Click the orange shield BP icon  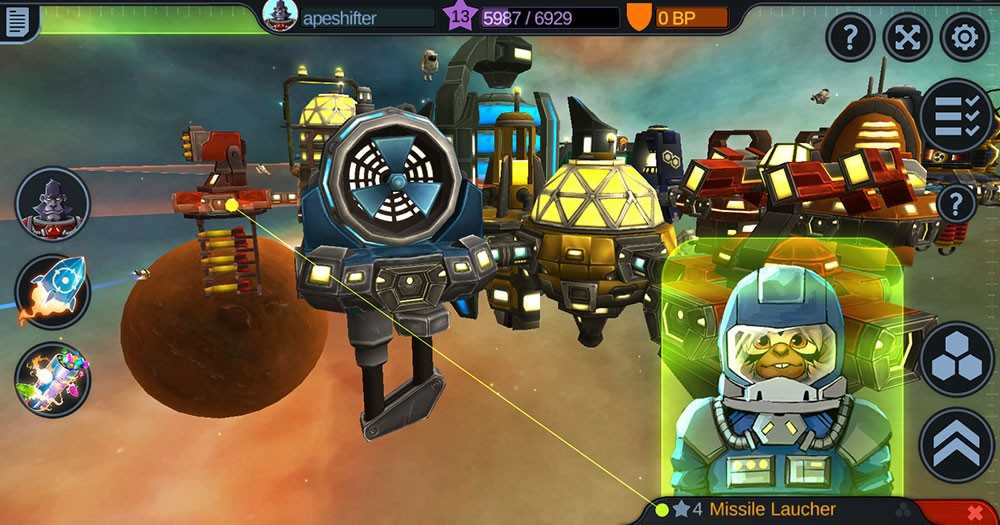coord(637,17)
